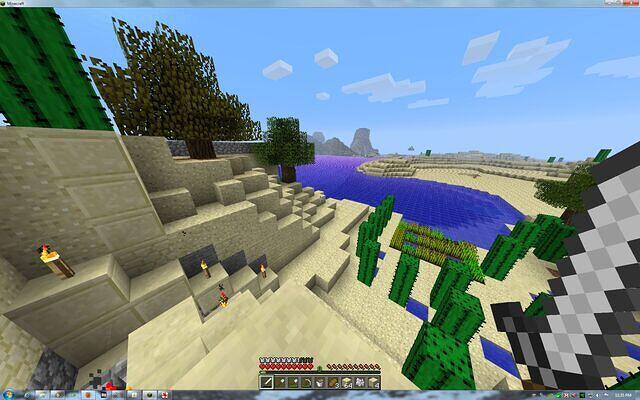Select the sword slot in the hotbar
This screenshot has height=400, width=640.
(266, 383)
